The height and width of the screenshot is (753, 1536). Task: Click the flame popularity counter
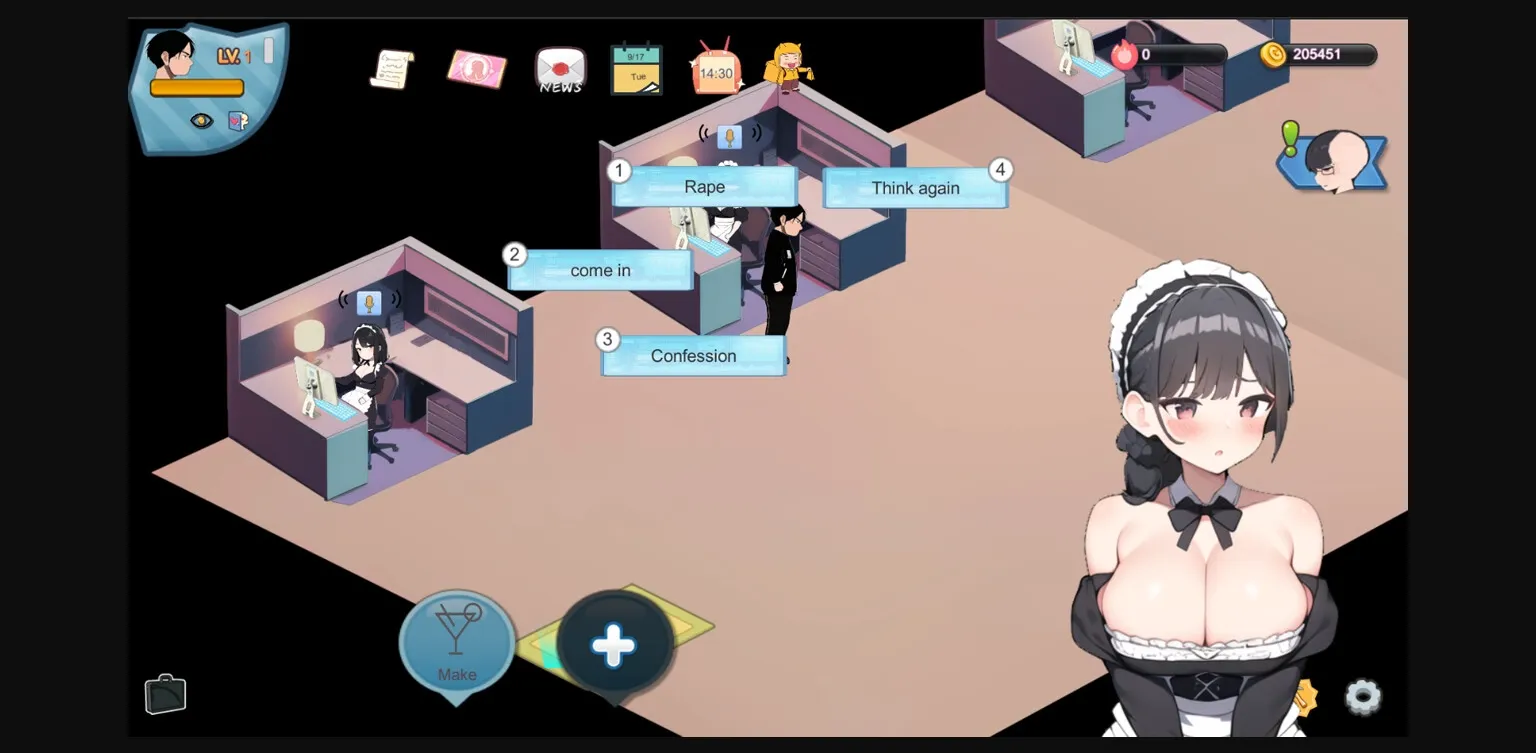[x=1126, y=55]
